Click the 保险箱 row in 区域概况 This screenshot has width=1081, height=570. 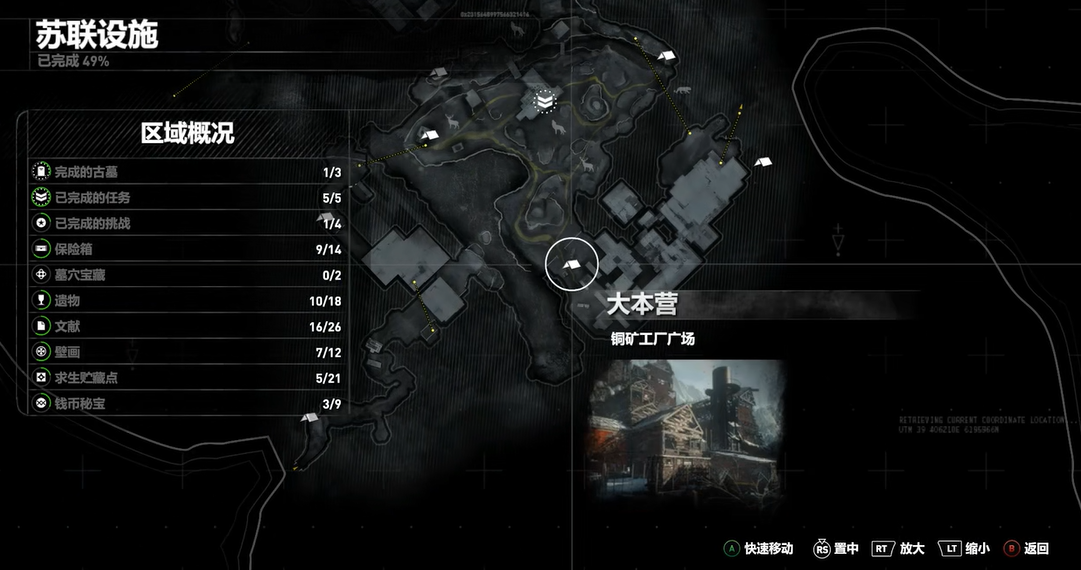(x=188, y=249)
